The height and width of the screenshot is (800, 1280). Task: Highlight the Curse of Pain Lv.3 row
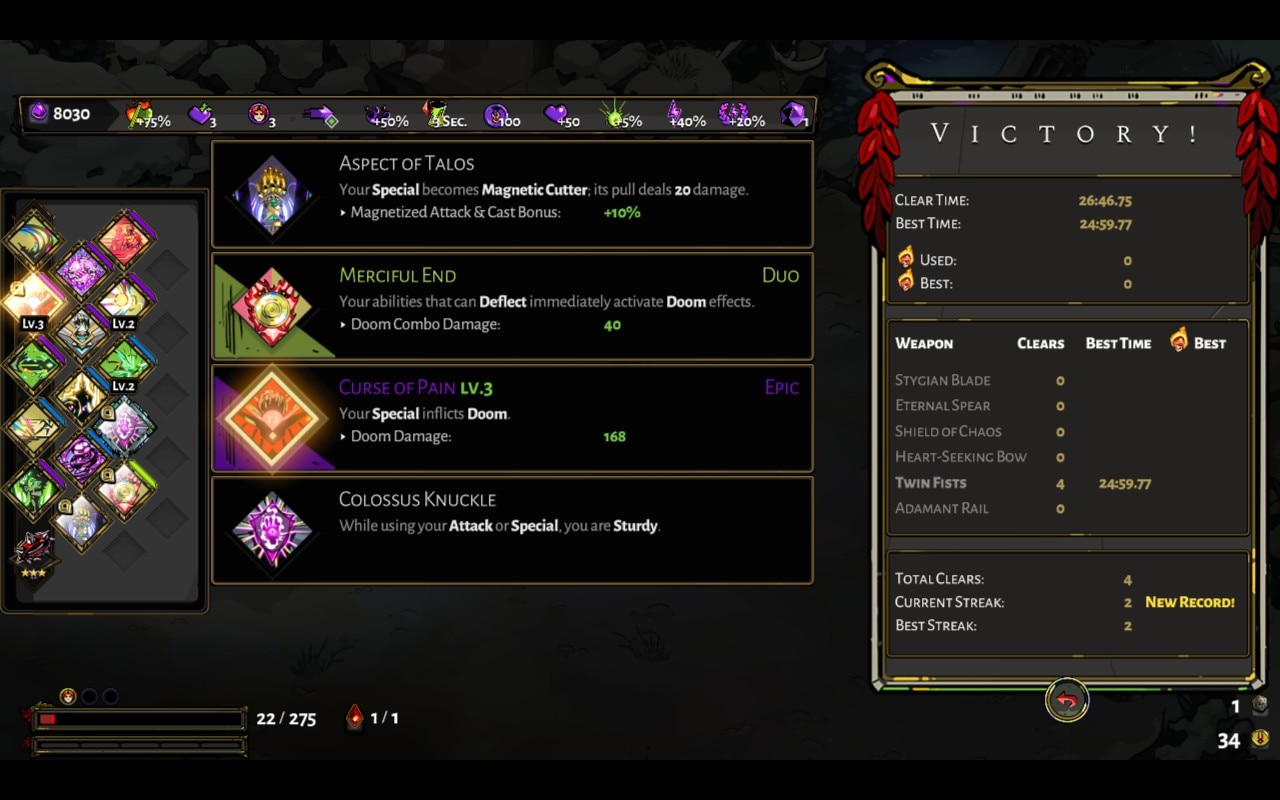coord(511,418)
